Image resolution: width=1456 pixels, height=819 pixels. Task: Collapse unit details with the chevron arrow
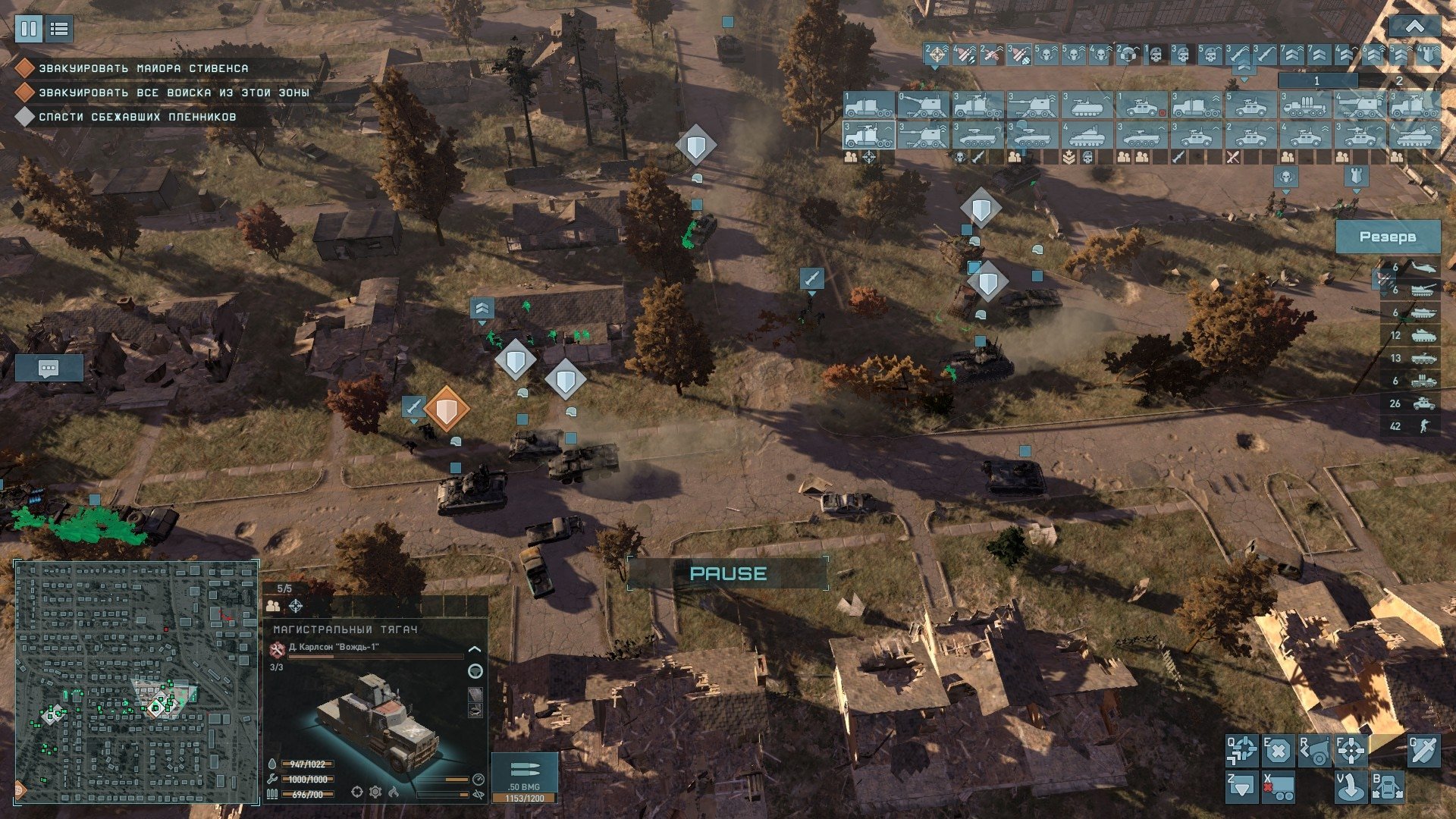475,649
